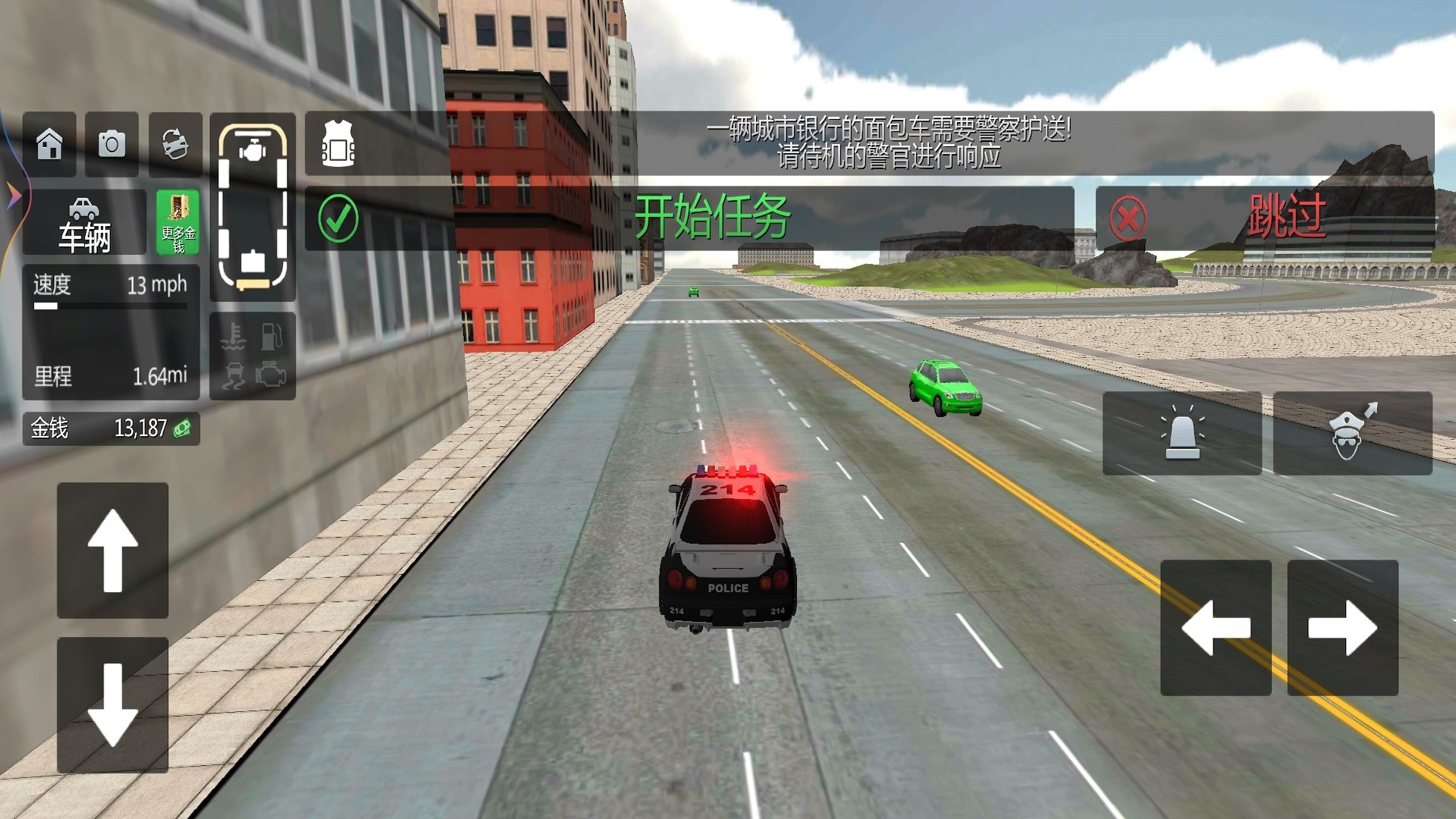Steer left with the left arrow

tap(1216, 628)
